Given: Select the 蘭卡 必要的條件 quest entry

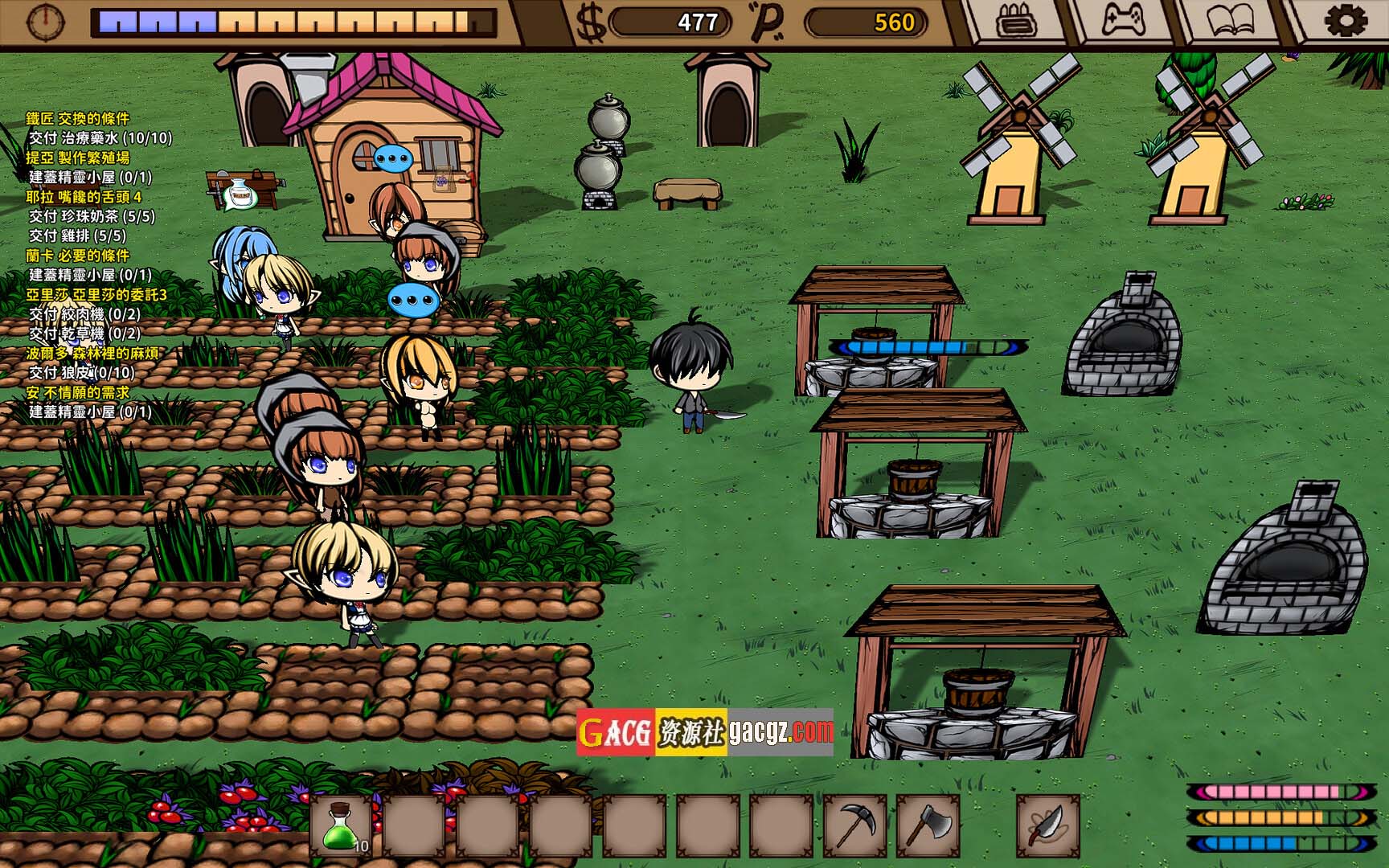Looking at the screenshot, I should click(x=77, y=256).
